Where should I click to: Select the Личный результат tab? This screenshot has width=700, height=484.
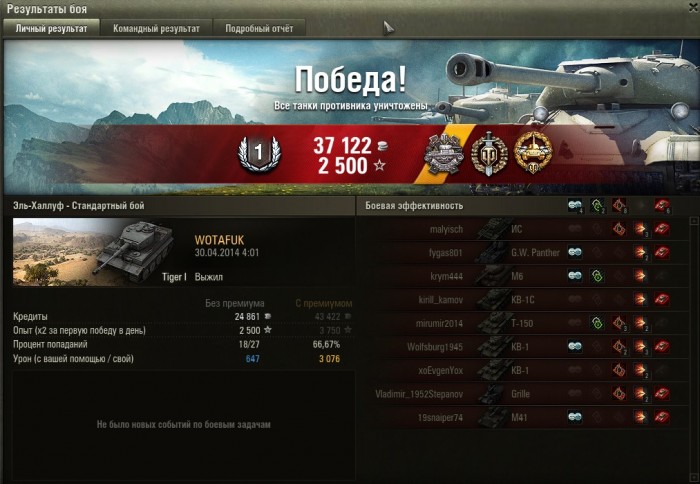point(52,29)
